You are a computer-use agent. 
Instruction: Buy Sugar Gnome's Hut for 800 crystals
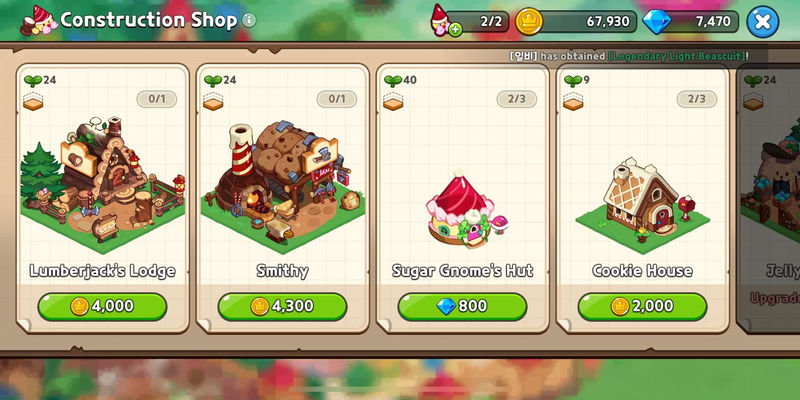pos(462,306)
